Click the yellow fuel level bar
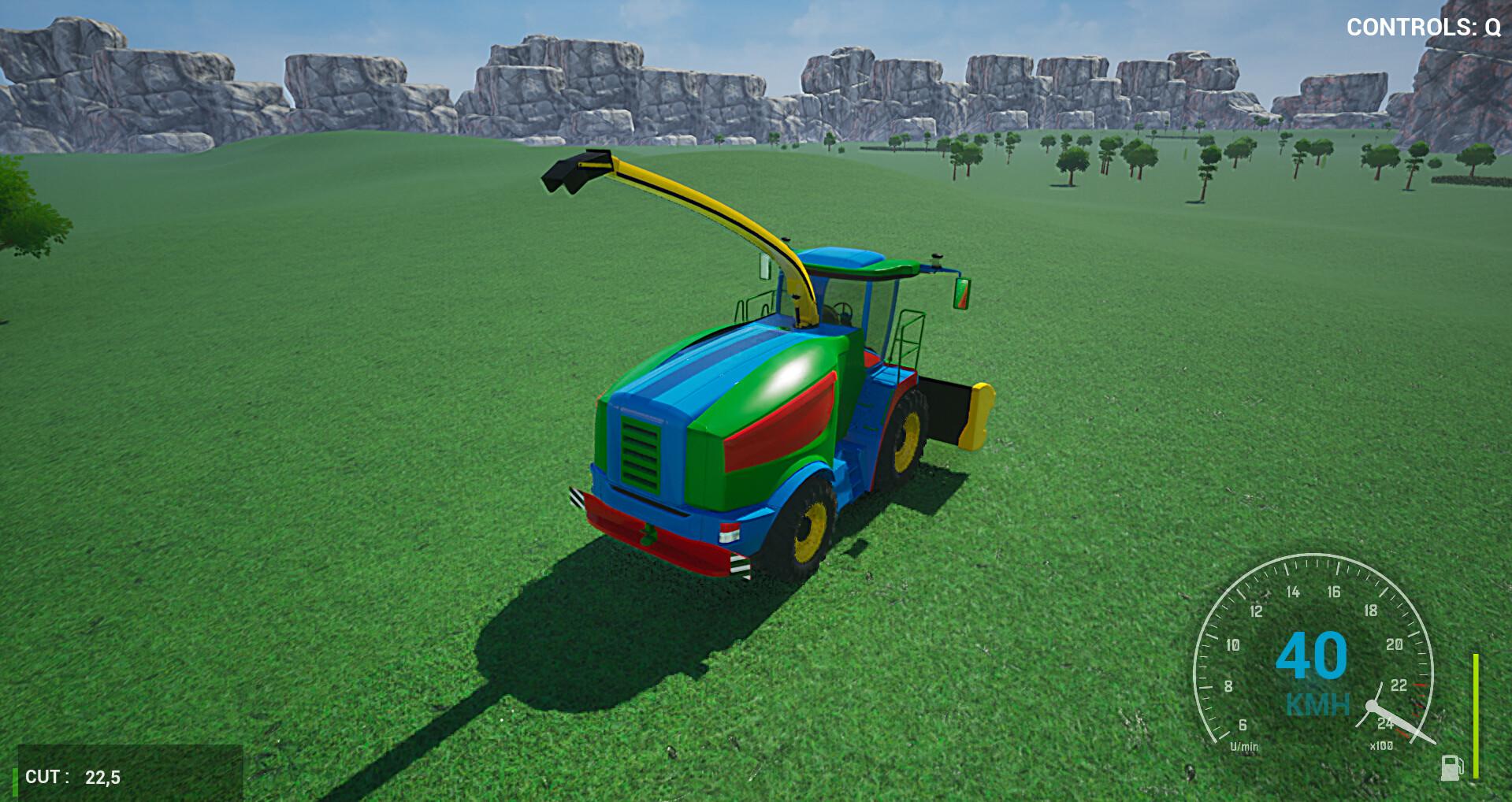 1475,716
